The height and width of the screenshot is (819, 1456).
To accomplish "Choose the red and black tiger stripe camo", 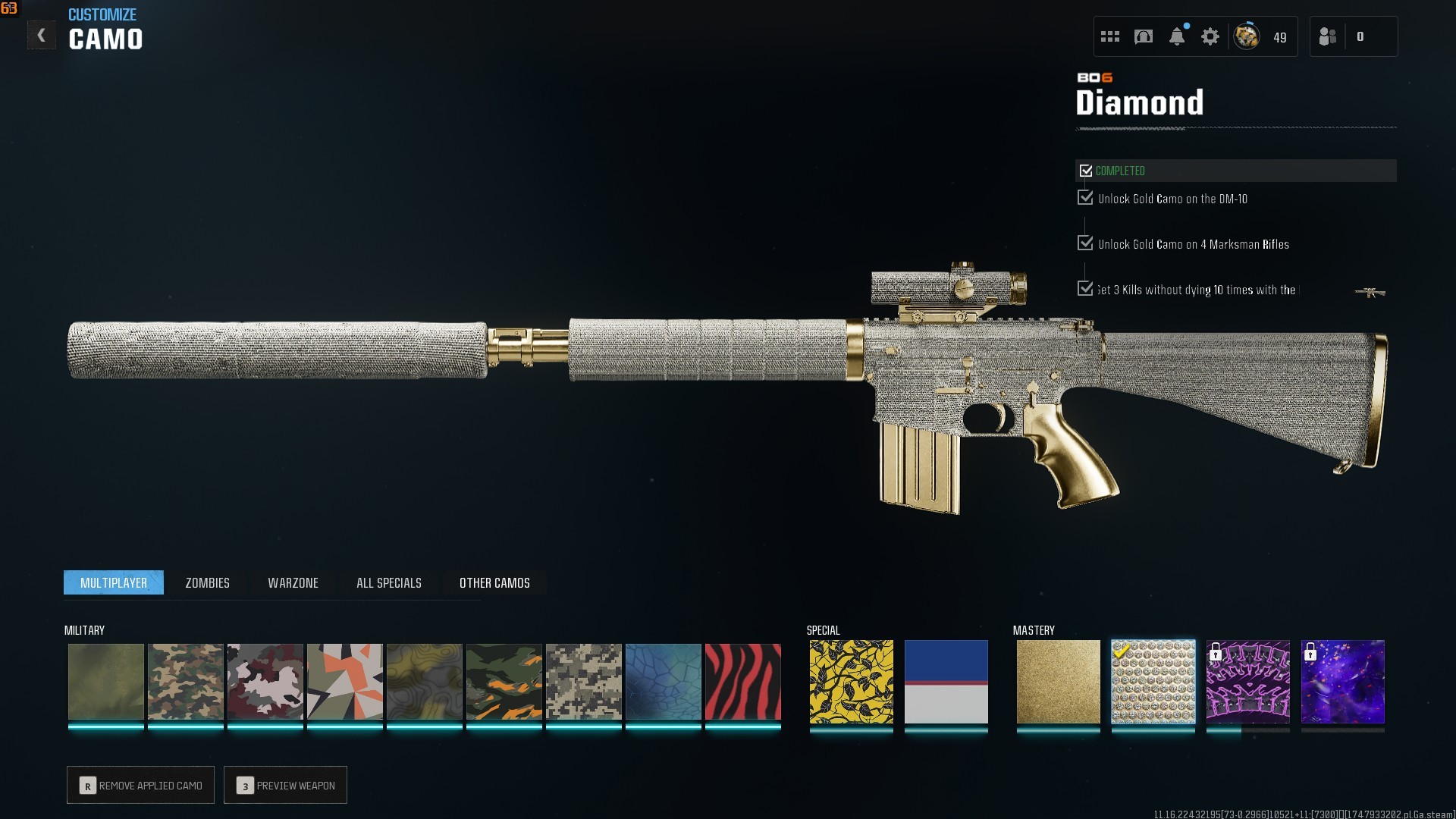I will pyautogui.click(x=742, y=682).
